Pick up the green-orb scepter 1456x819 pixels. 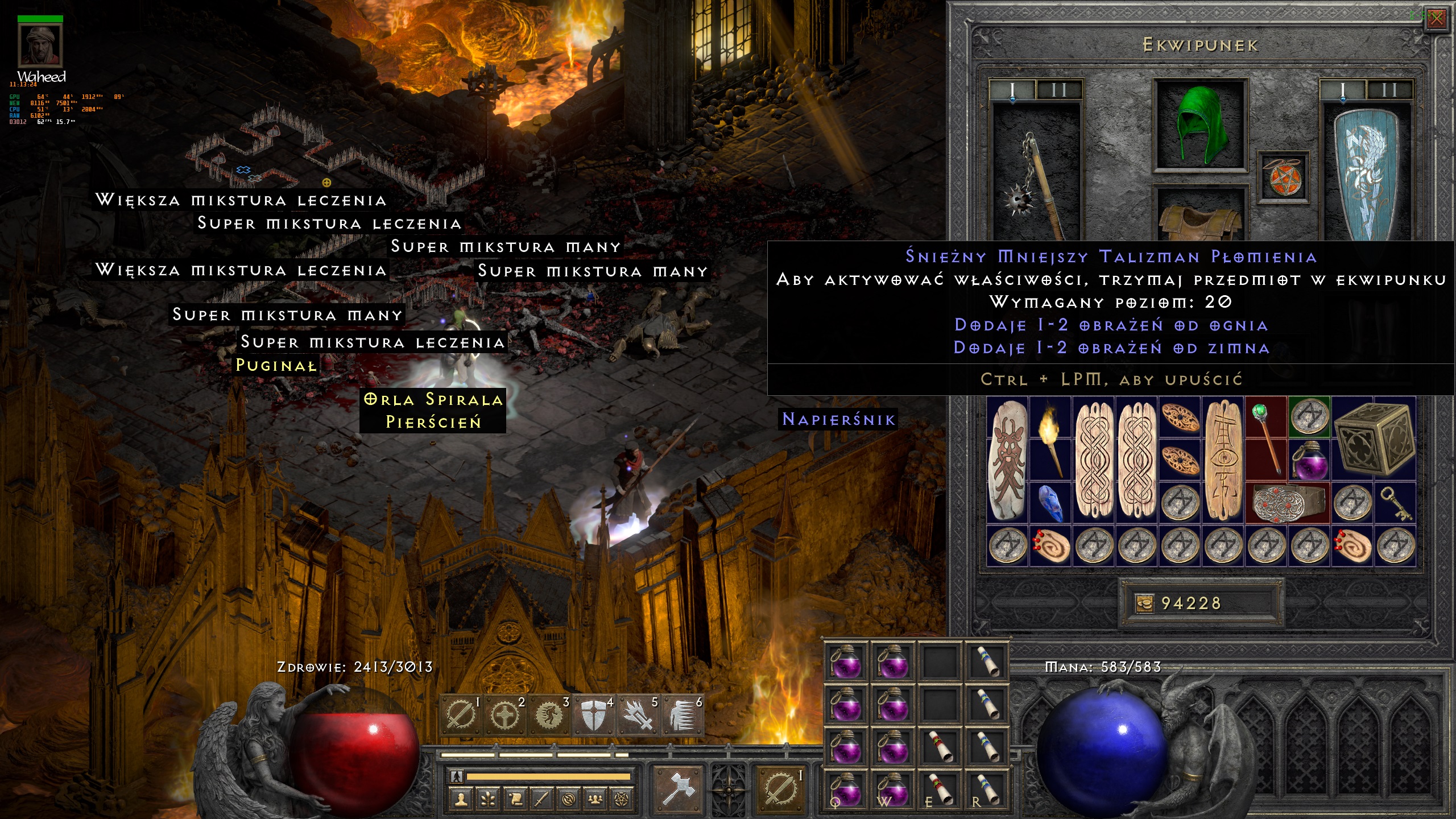click(1266, 438)
